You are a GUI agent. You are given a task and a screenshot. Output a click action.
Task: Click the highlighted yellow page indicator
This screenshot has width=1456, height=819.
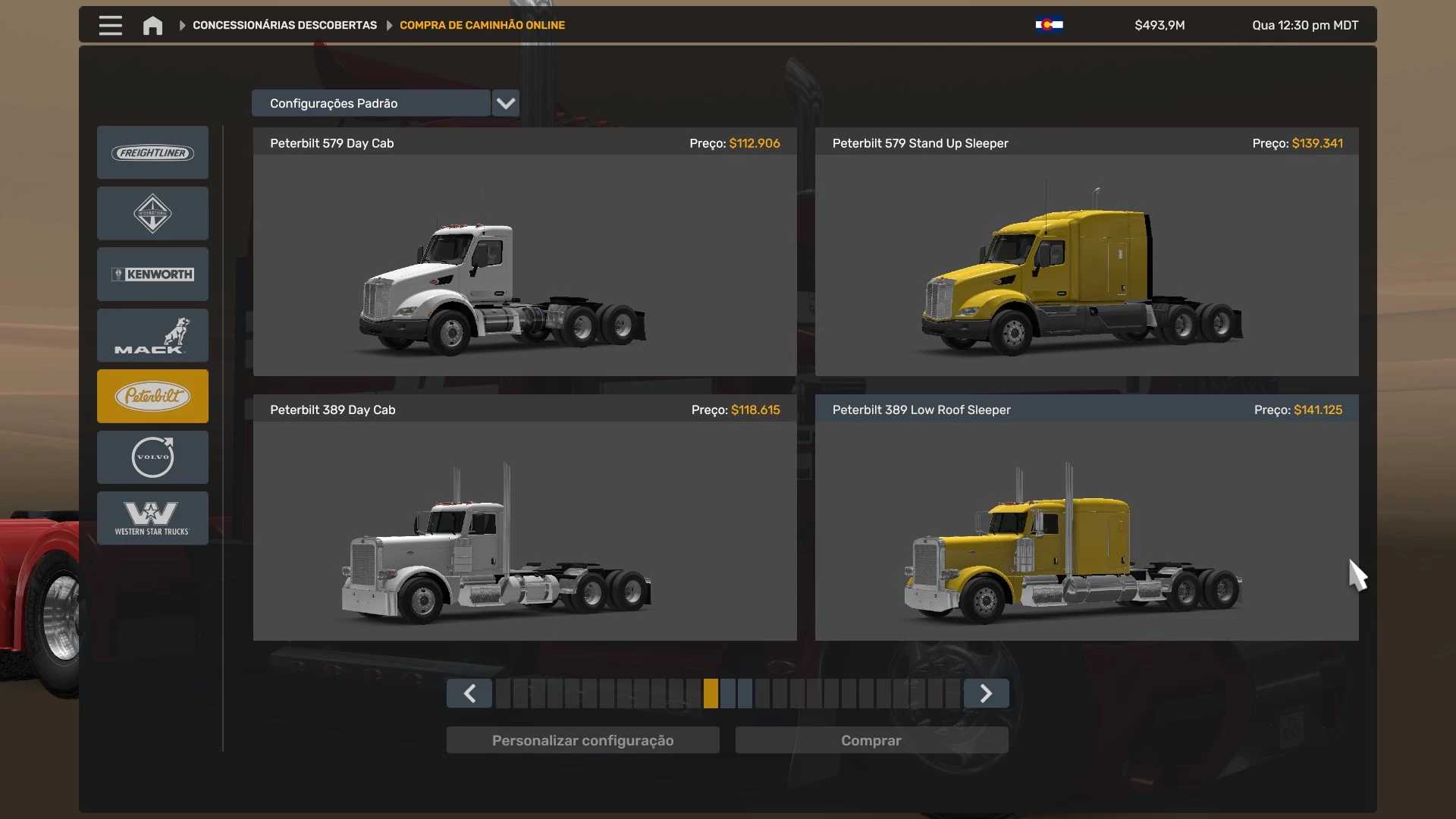[711, 694]
